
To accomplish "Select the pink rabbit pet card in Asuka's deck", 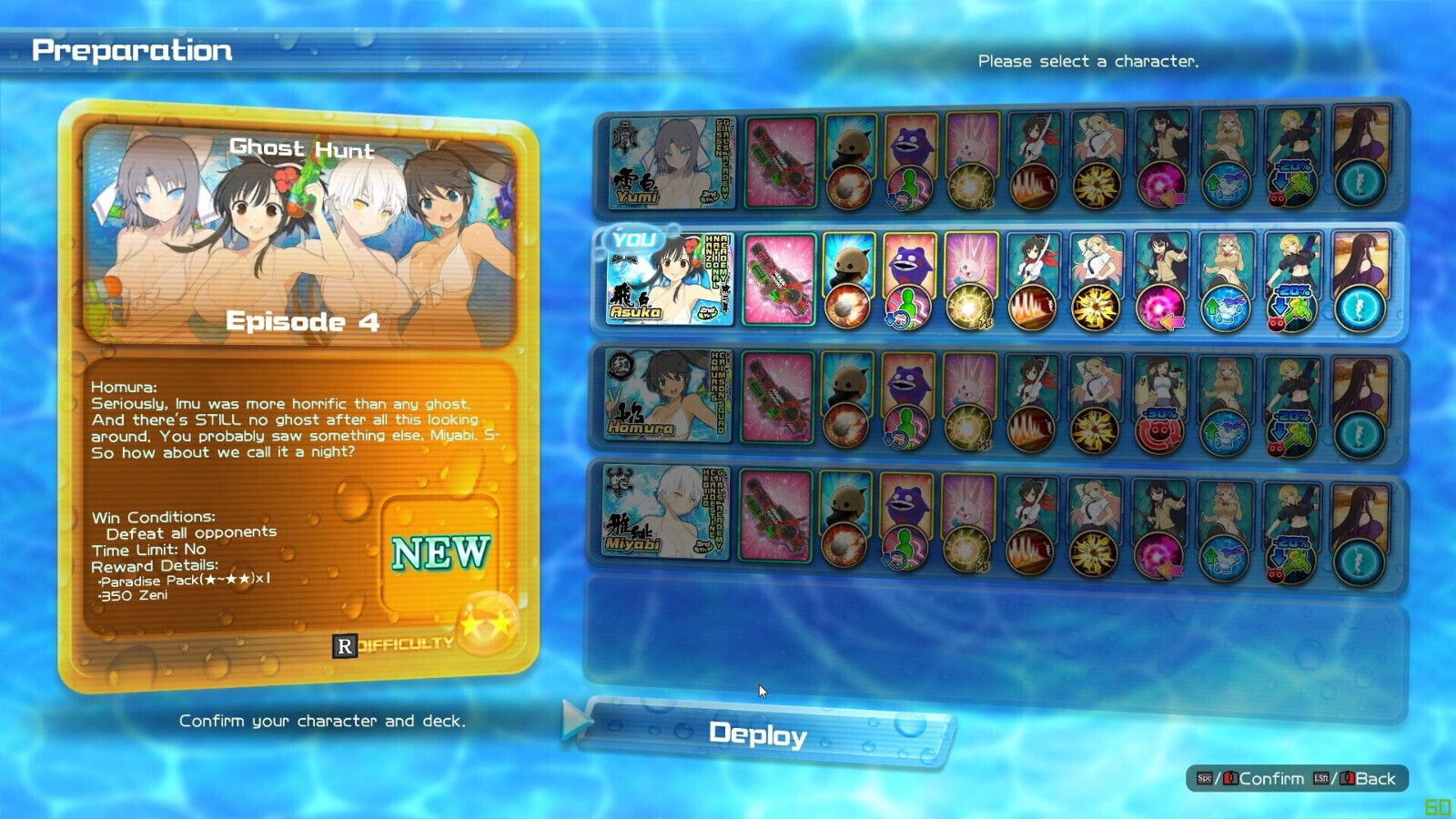I will [x=970, y=279].
